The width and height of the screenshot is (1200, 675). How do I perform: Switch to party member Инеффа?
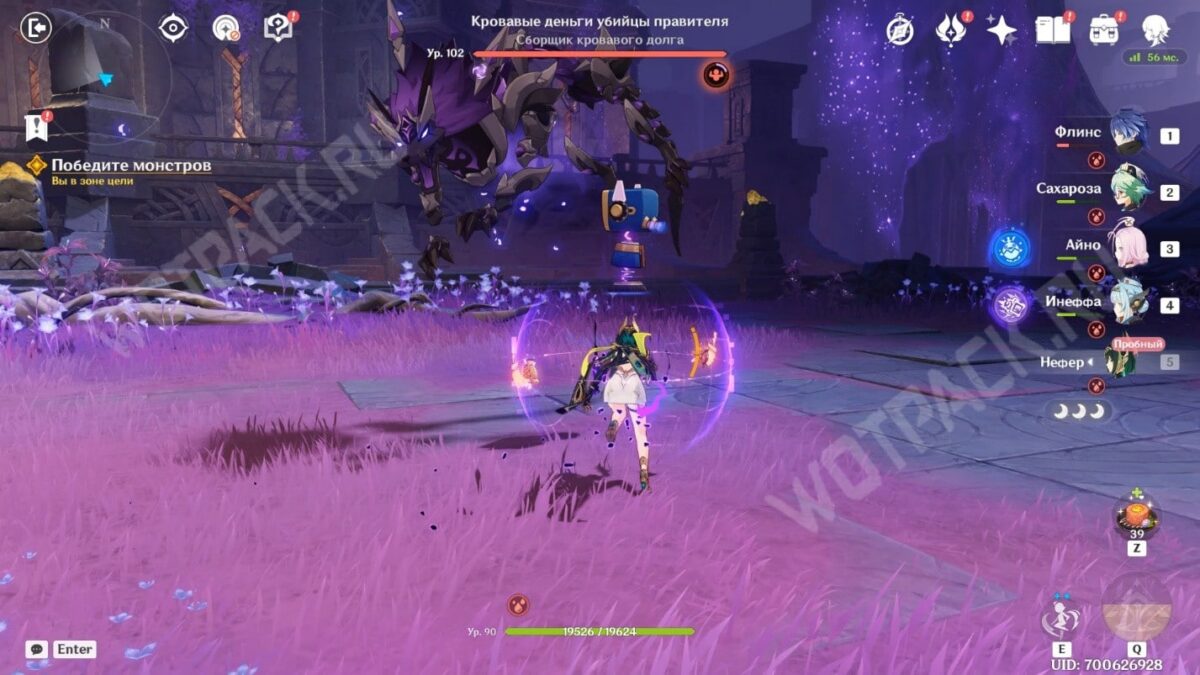tap(1127, 303)
